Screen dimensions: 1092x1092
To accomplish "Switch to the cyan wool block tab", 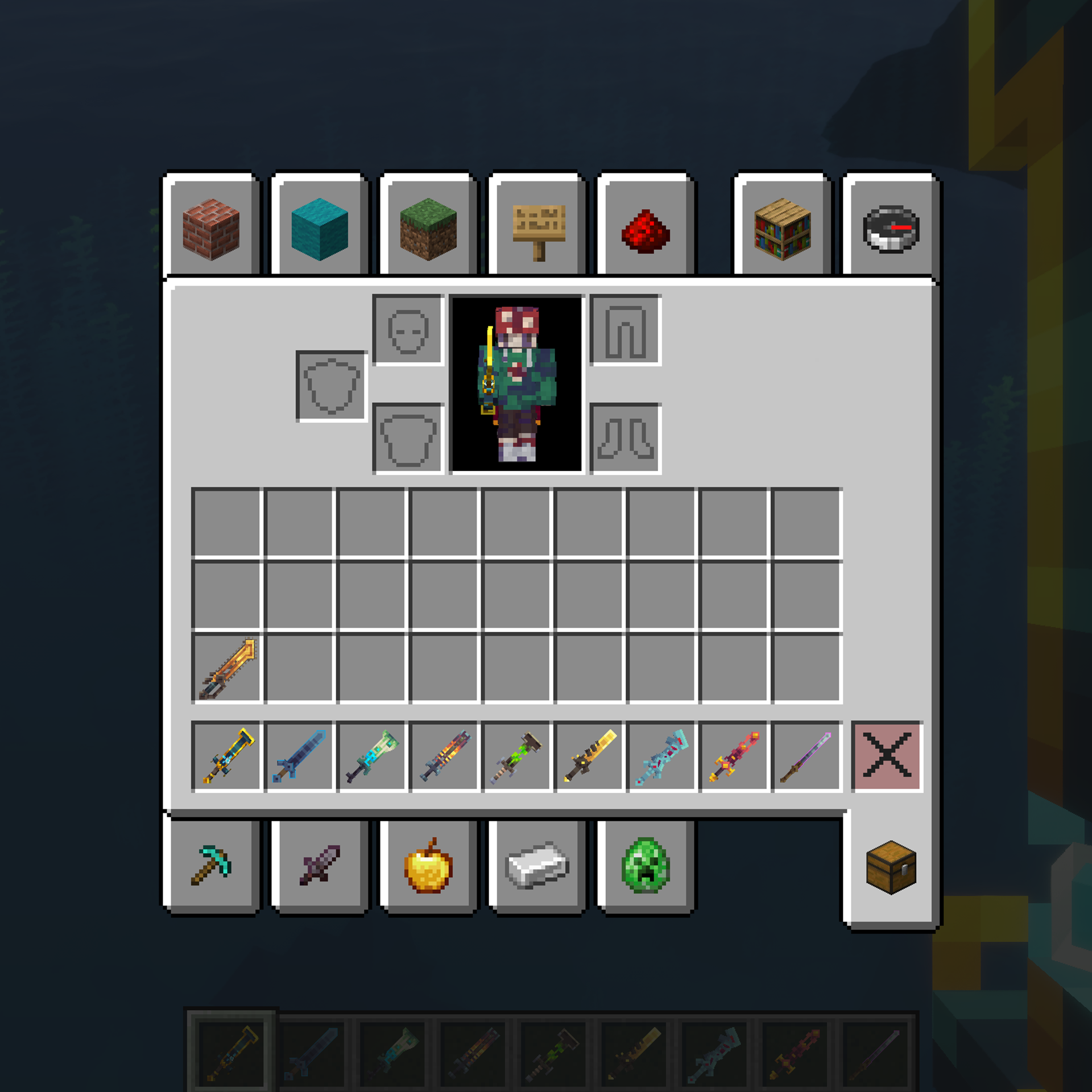I will pos(319,229).
